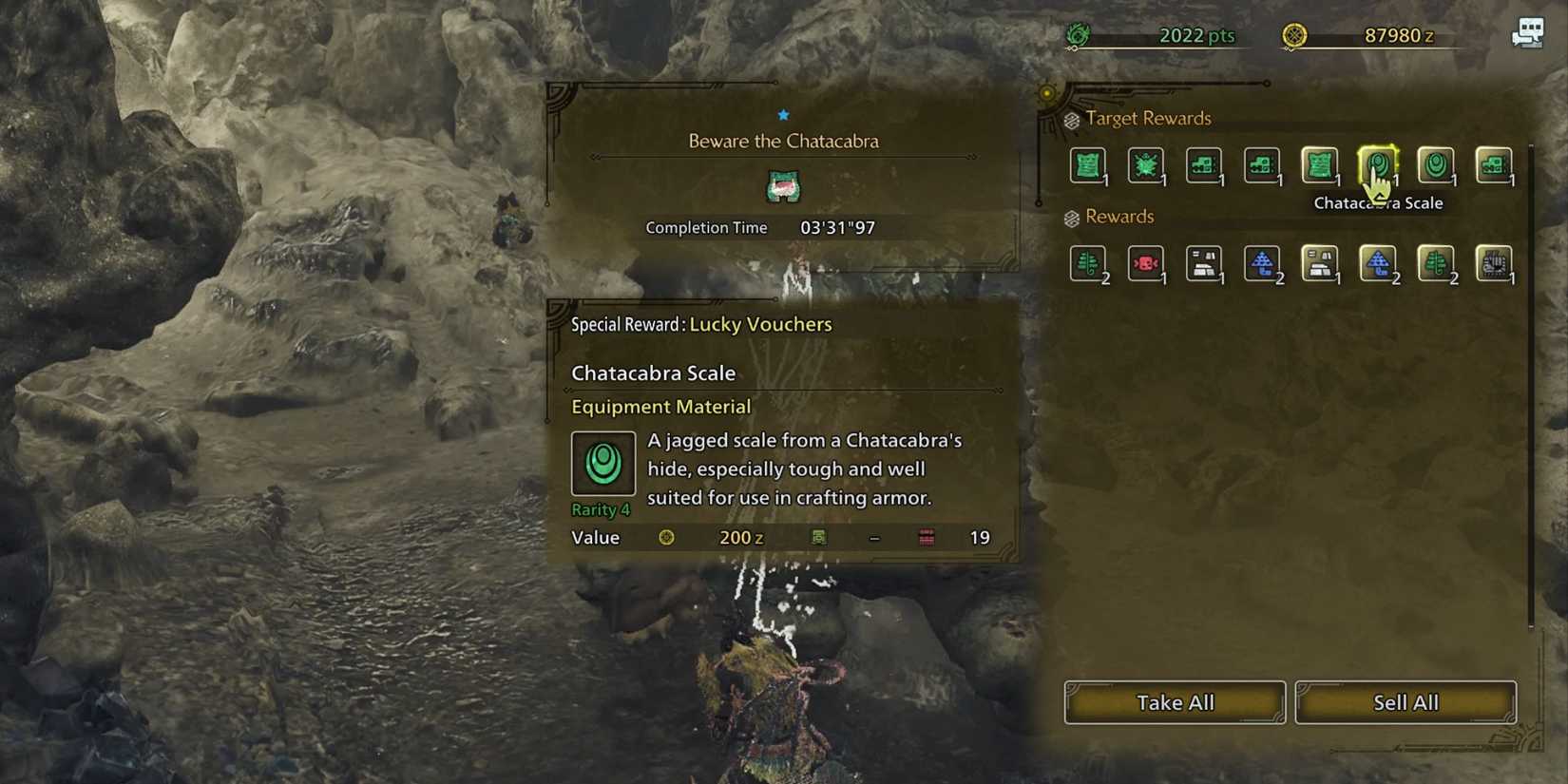This screenshot has height=784, width=1568.
Task: Click the zenny coin currency emblem
Action: tap(1294, 34)
